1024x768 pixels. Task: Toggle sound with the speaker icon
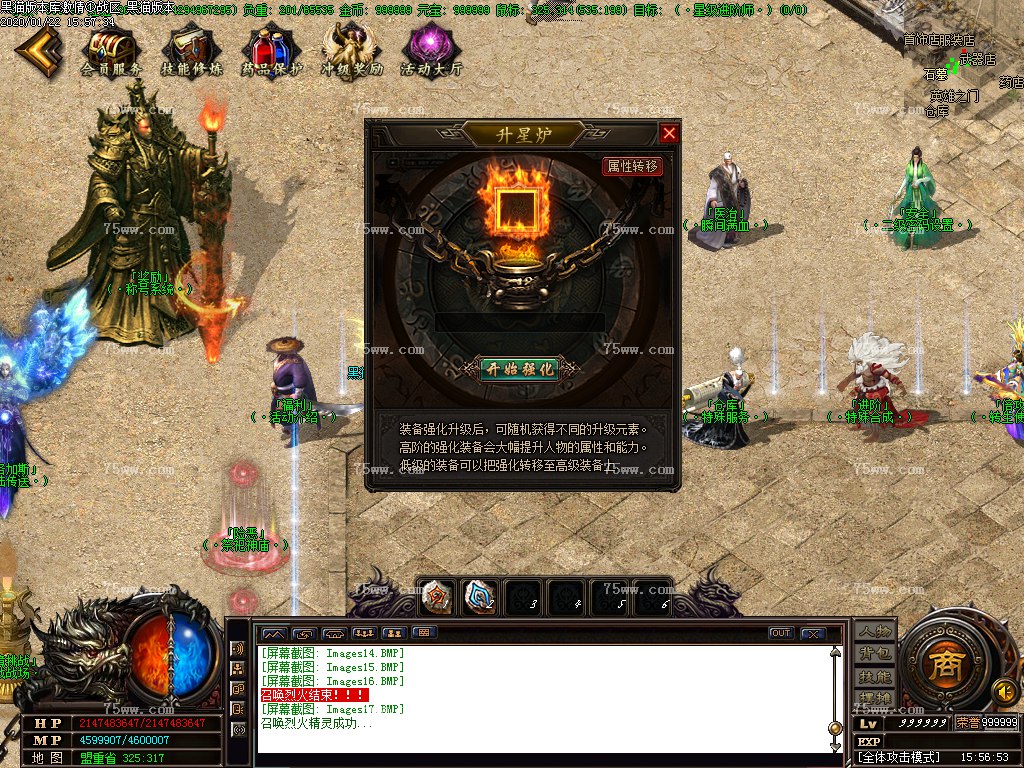1004,690
